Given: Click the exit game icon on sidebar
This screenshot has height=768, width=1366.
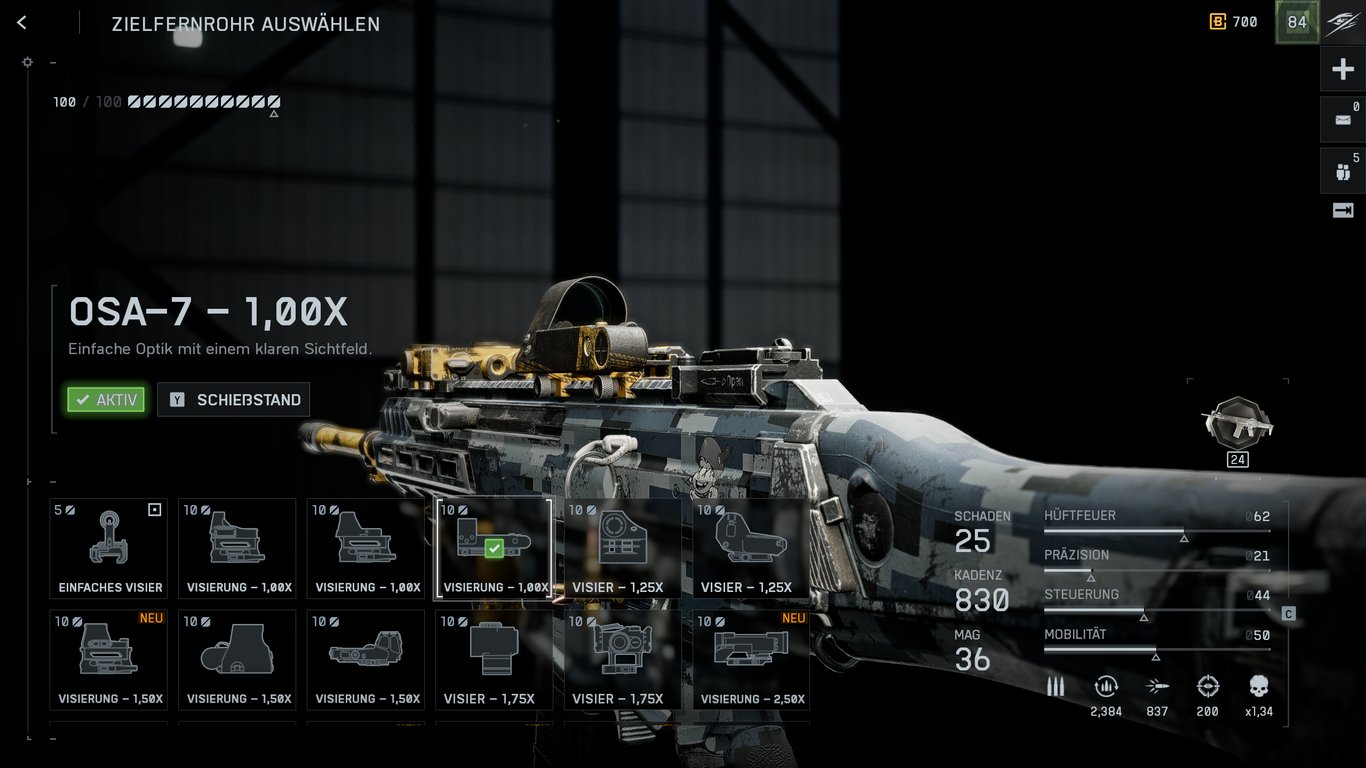Looking at the screenshot, I should point(1341,210).
